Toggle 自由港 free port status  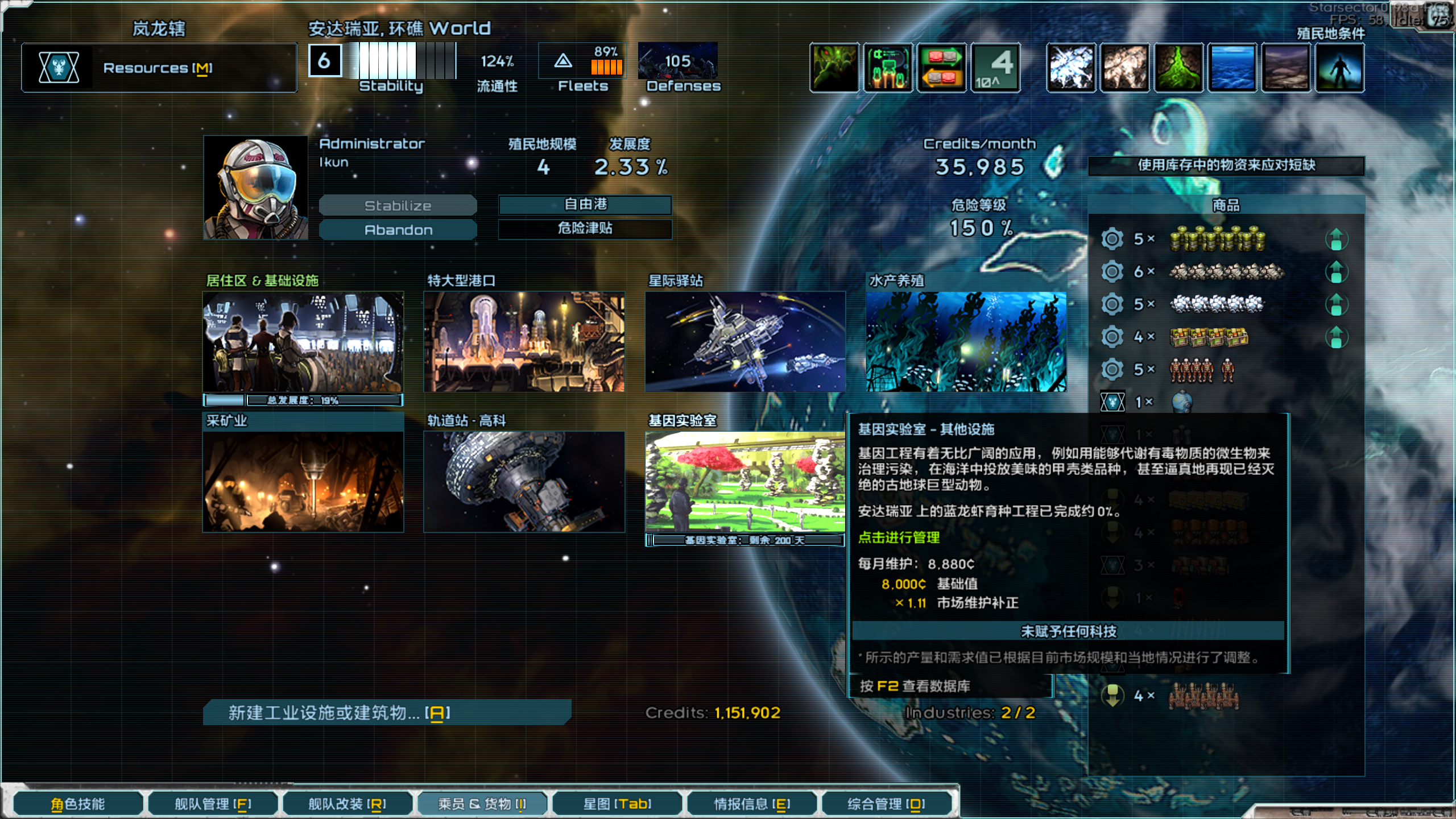(x=585, y=205)
